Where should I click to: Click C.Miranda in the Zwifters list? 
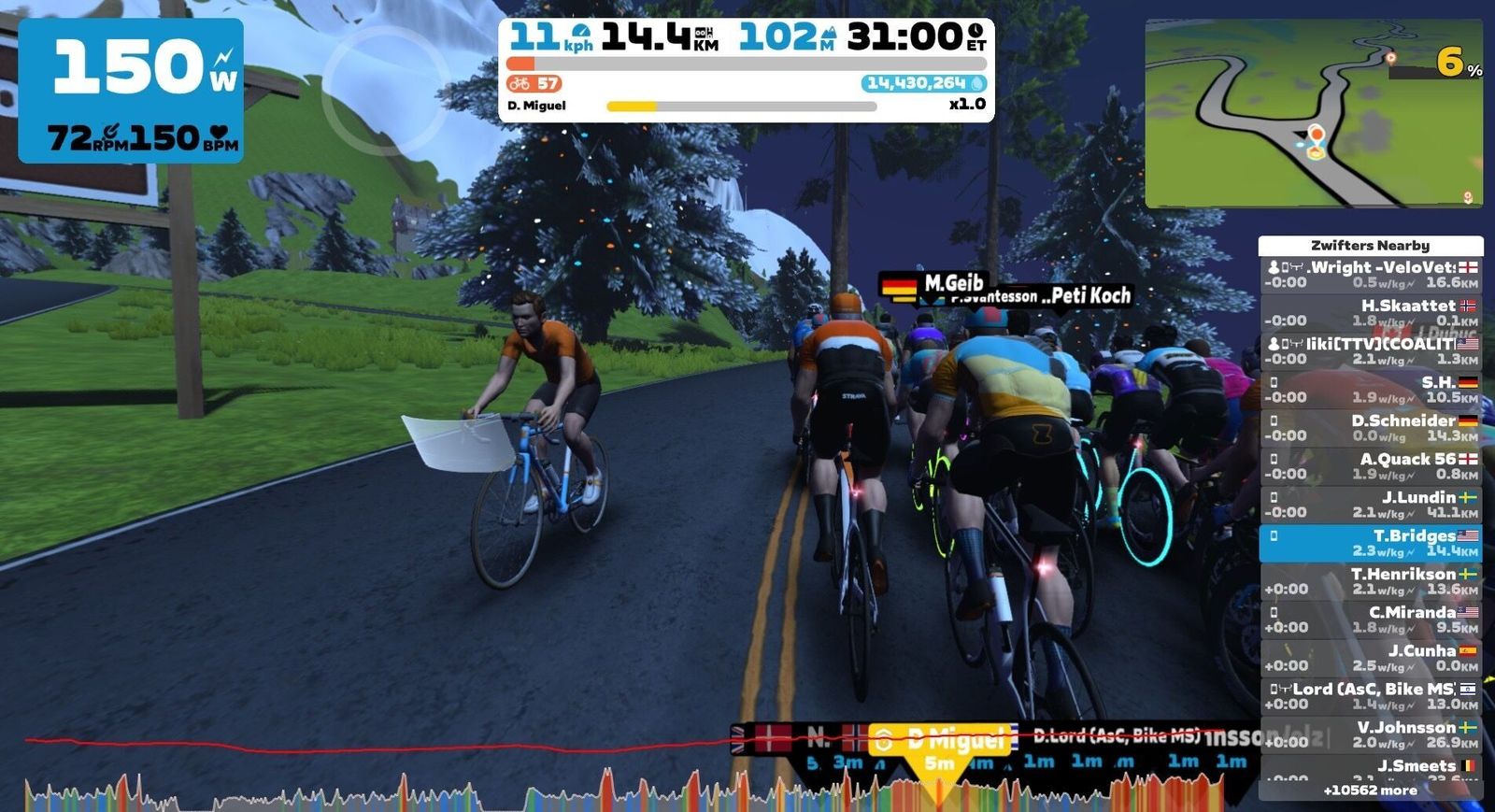pos(1370,620)
